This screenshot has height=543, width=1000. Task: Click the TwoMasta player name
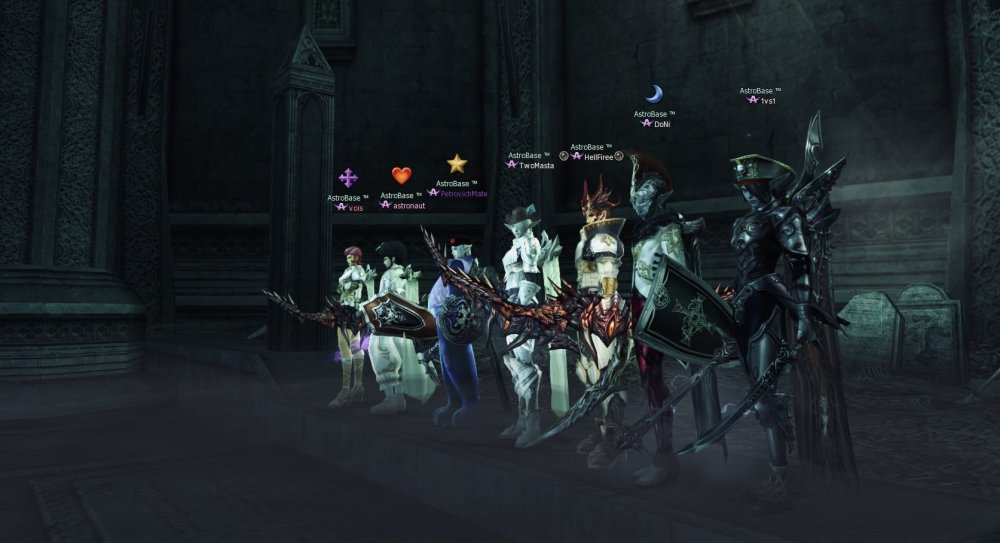pos(536,165)
